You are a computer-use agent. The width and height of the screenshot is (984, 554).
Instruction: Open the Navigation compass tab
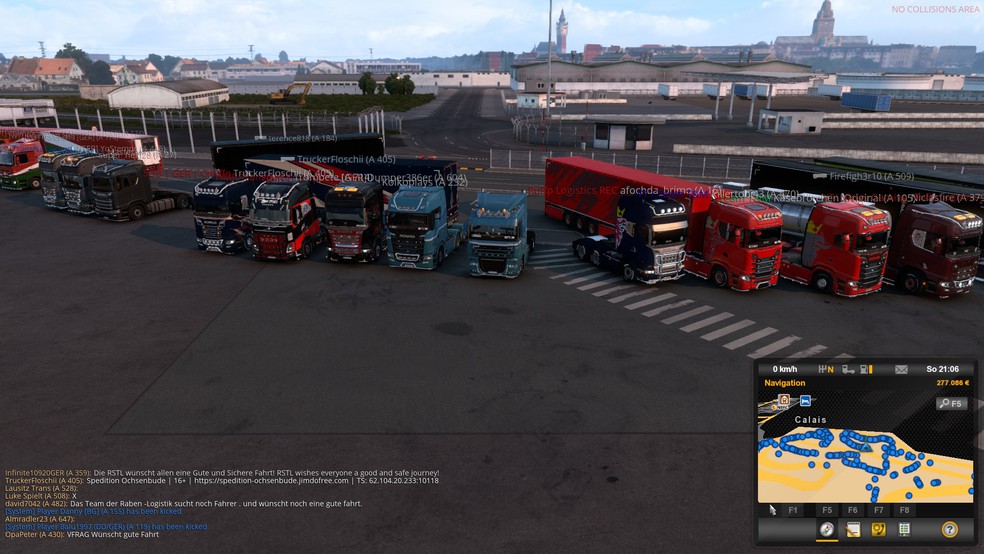click(827, 530)
